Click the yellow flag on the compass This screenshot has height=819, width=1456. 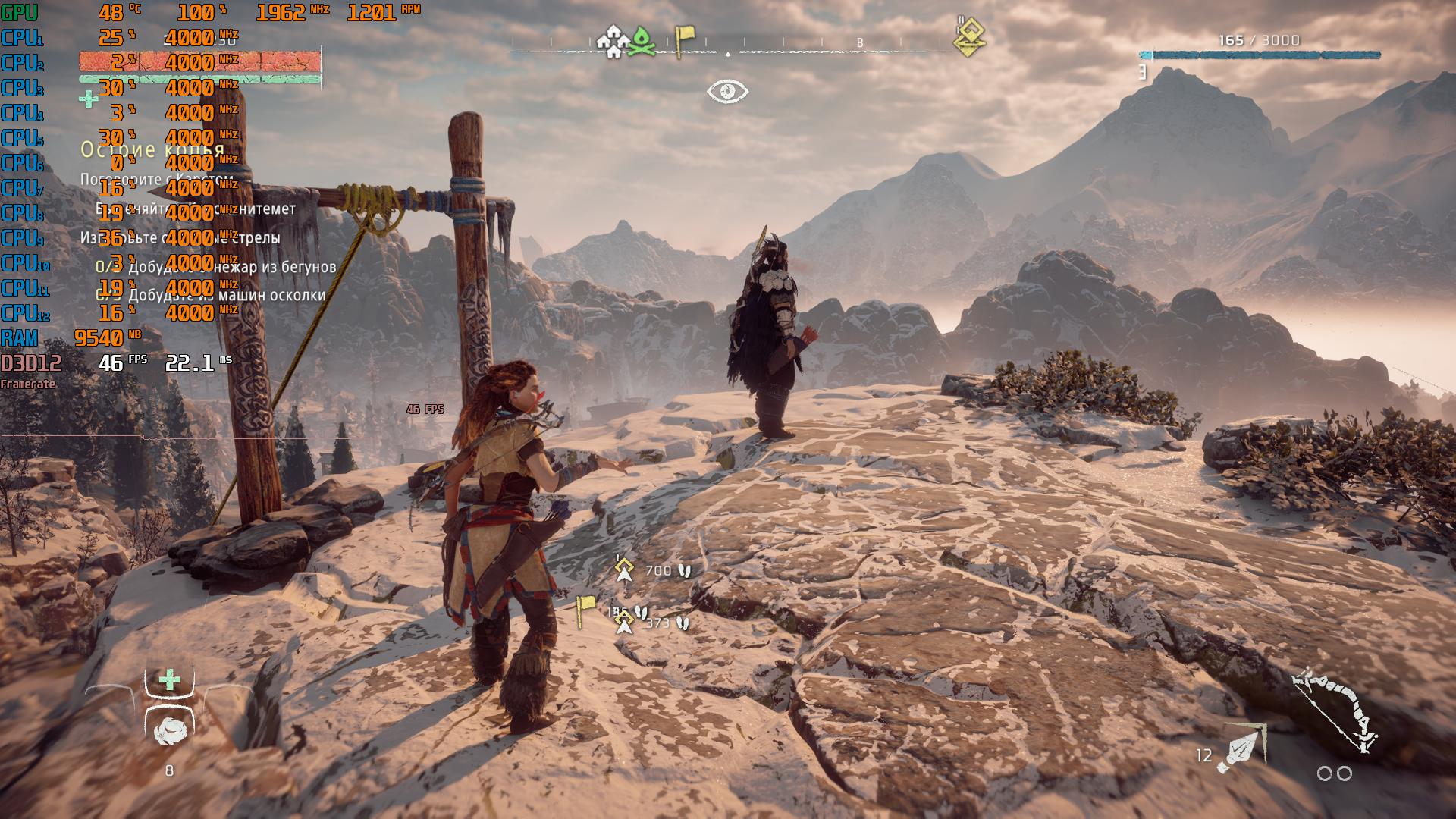coord(684,40)
